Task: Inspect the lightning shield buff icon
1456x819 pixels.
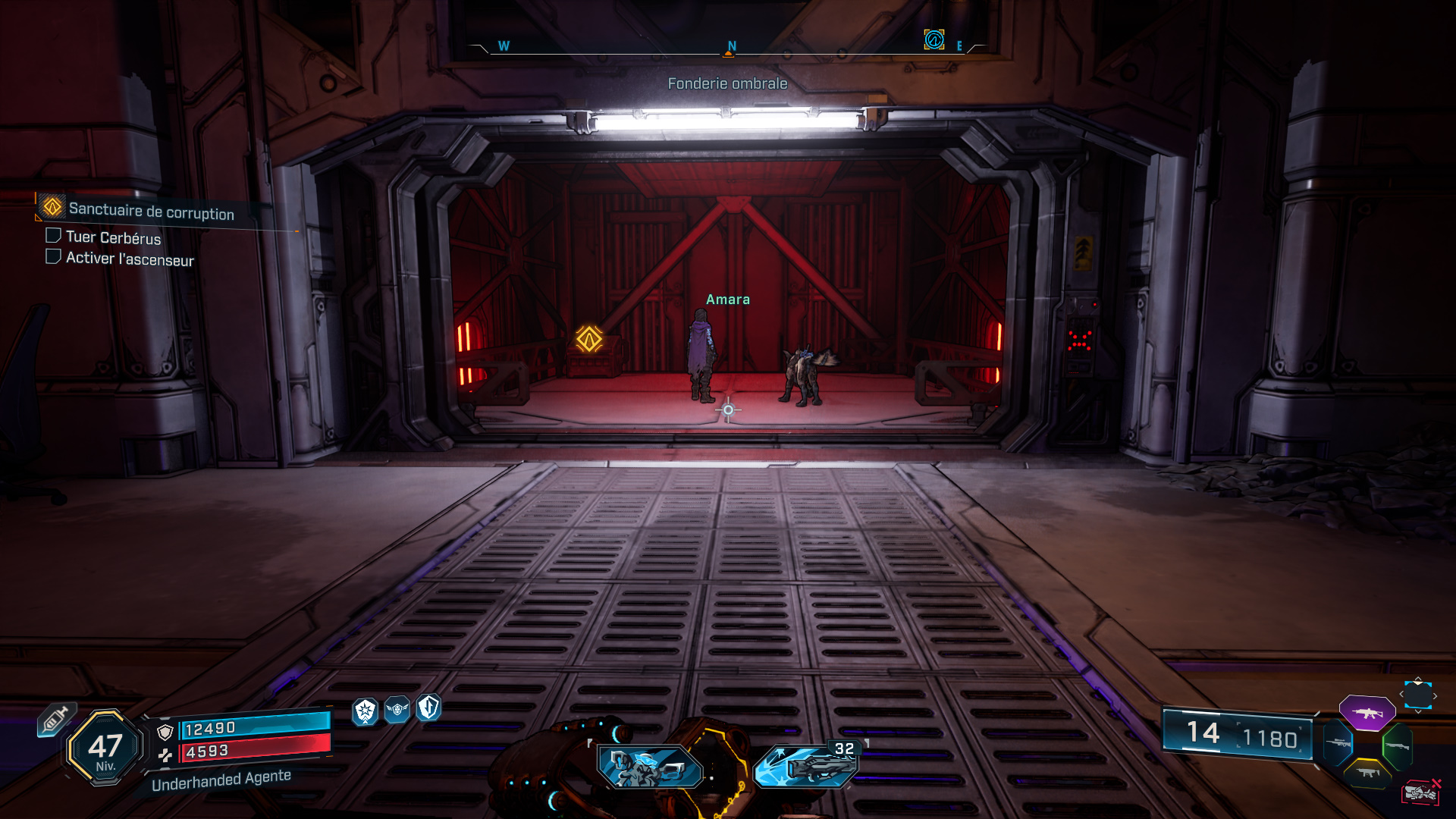Action: (428, 708)
